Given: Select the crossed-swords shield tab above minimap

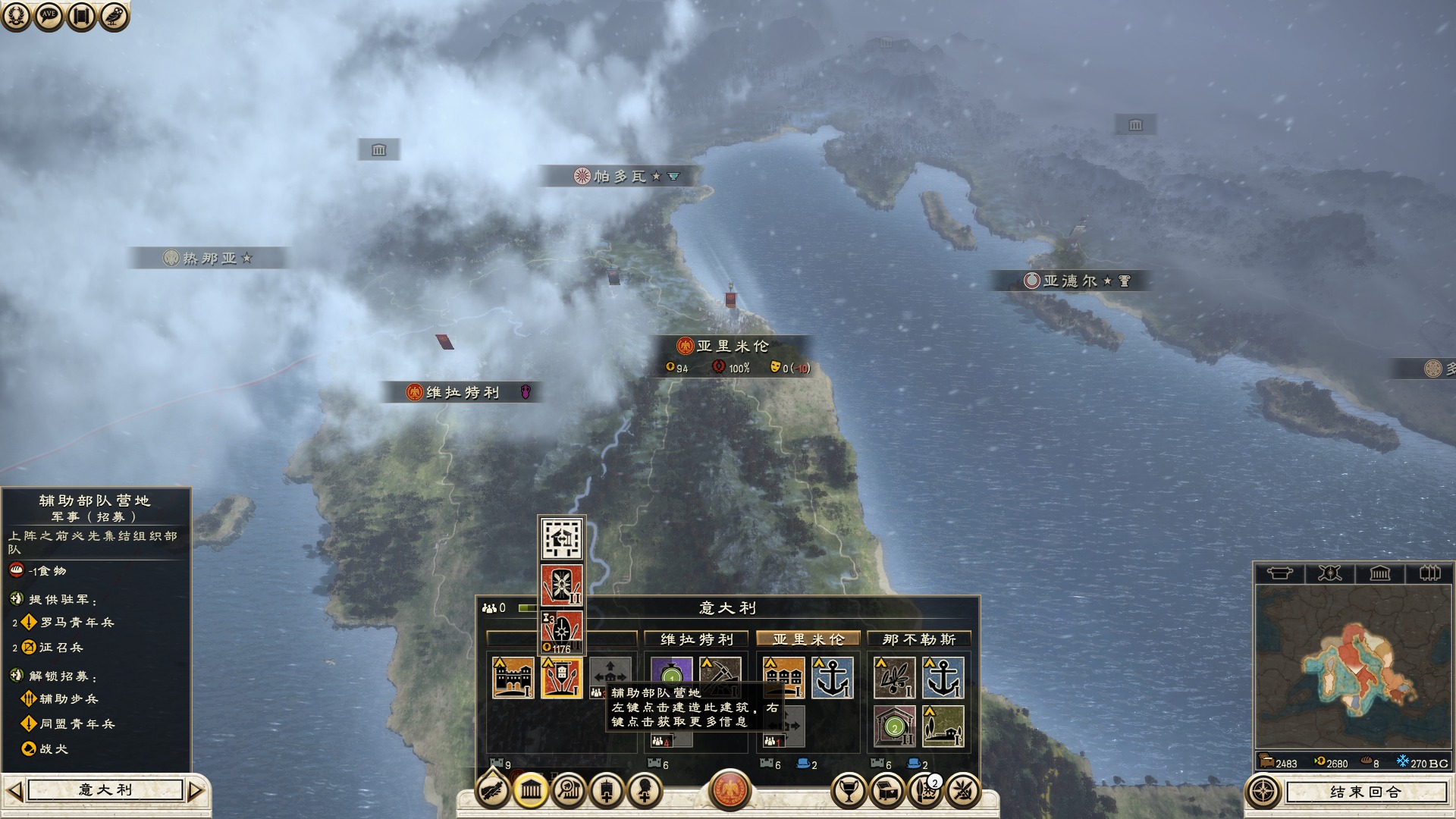Looking at the screenshot, I should tap(1329, 573).
